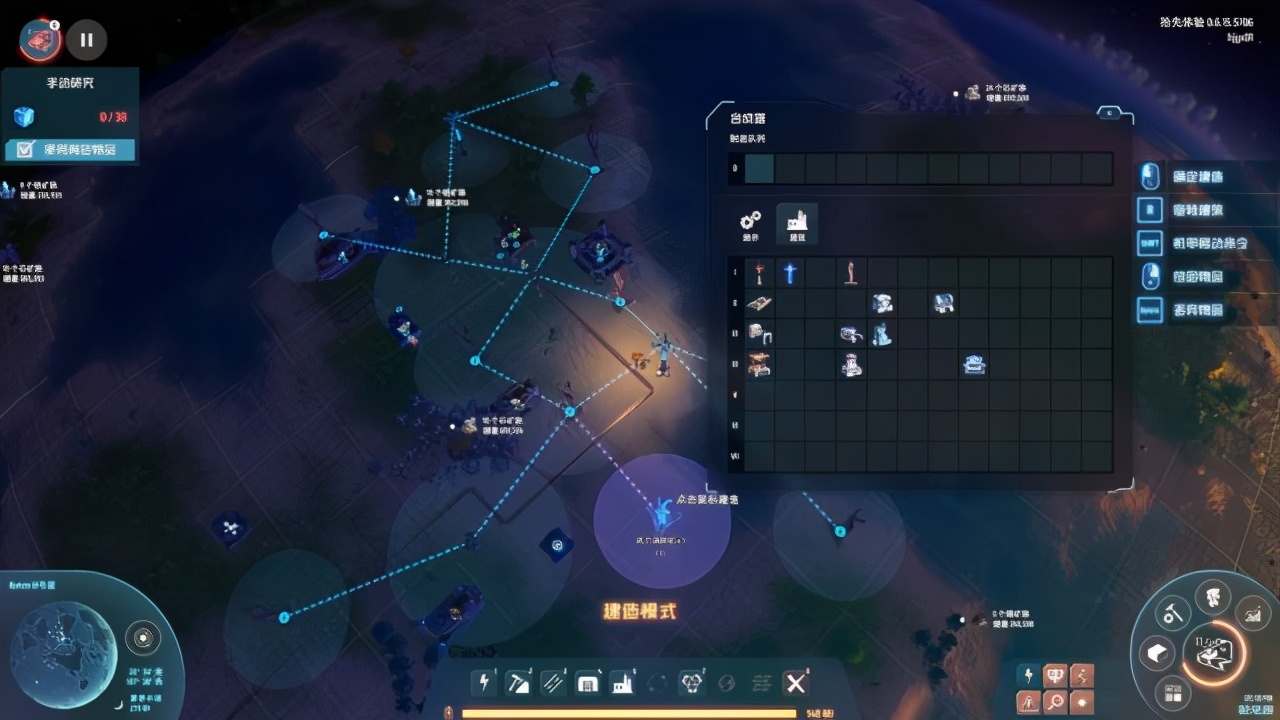Select the pickaxe mining tool from the bottom toolbar

(x=518, y=683)
